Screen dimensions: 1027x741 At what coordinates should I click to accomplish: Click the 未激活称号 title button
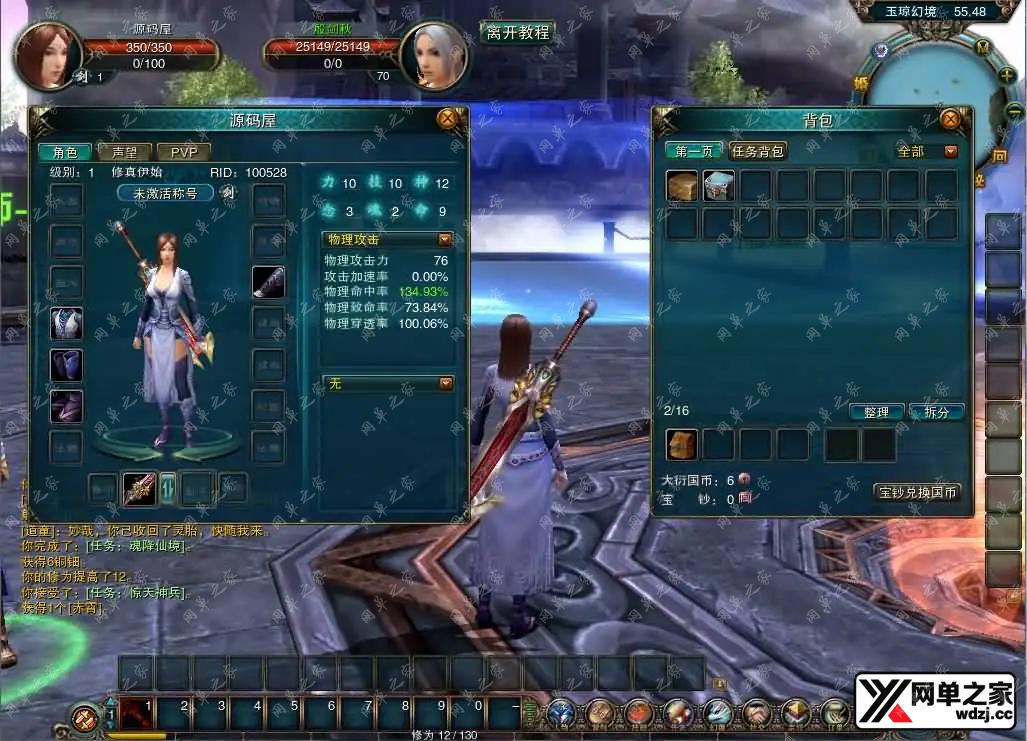point(165,193)
